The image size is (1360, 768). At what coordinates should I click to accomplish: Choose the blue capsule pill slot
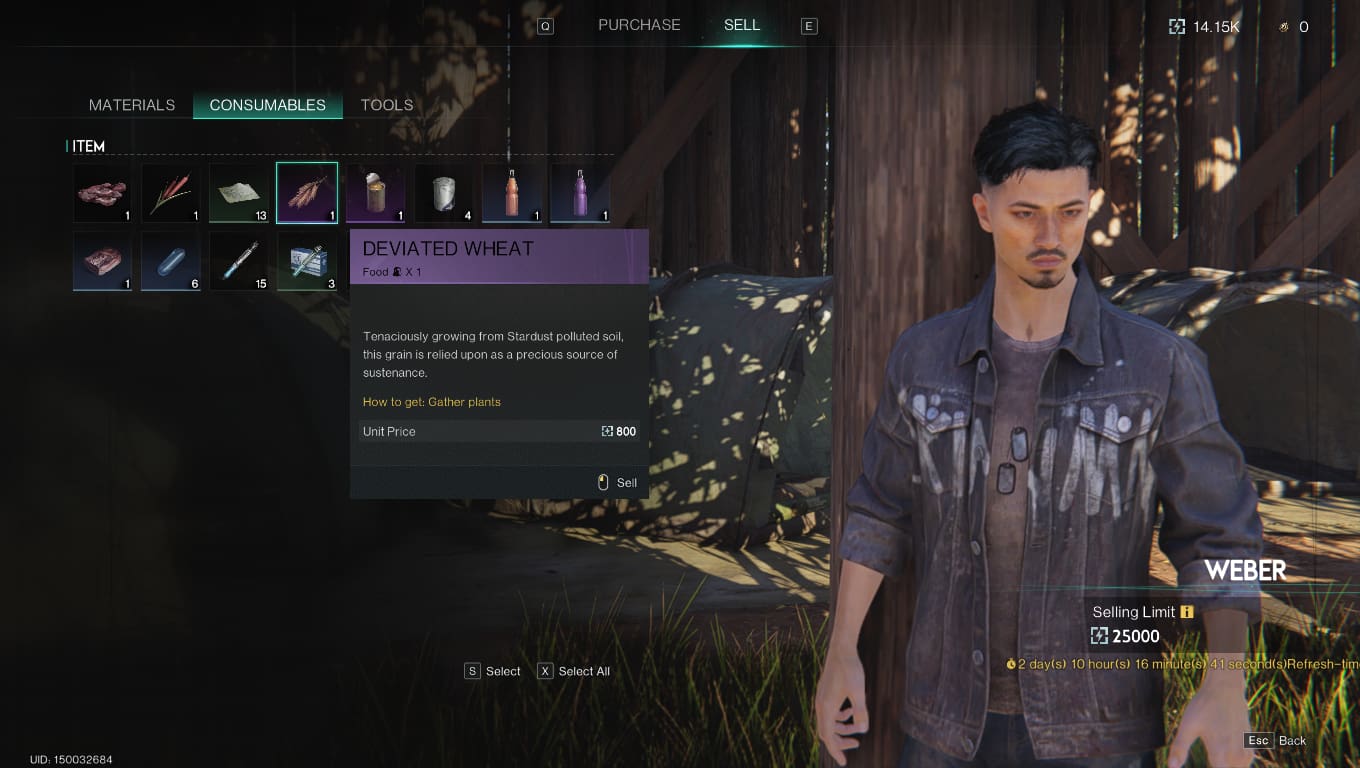(170, 261)
